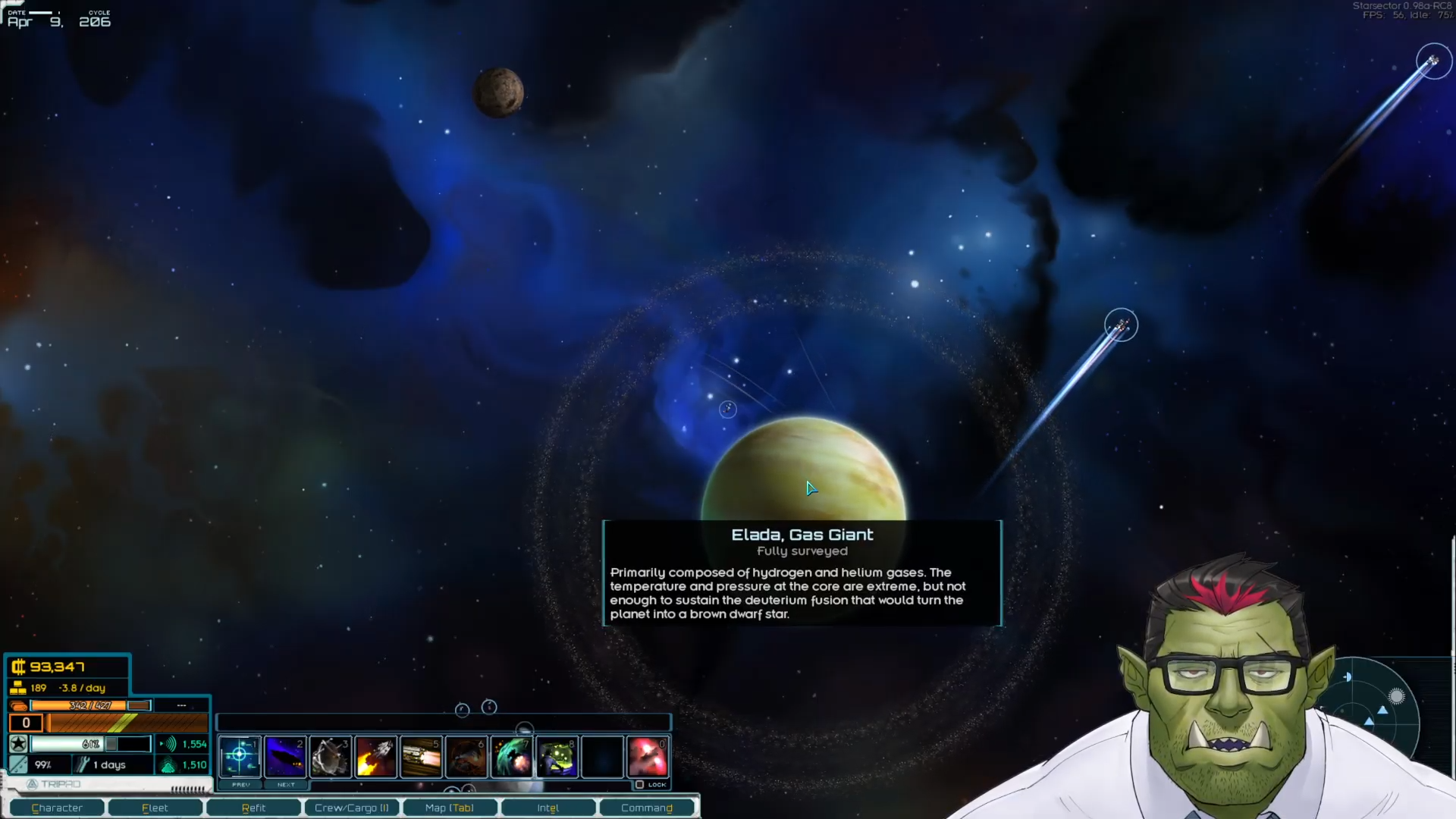
Task: Toggle the Transponder ability in slot 1
Action: tap(240, 756)
